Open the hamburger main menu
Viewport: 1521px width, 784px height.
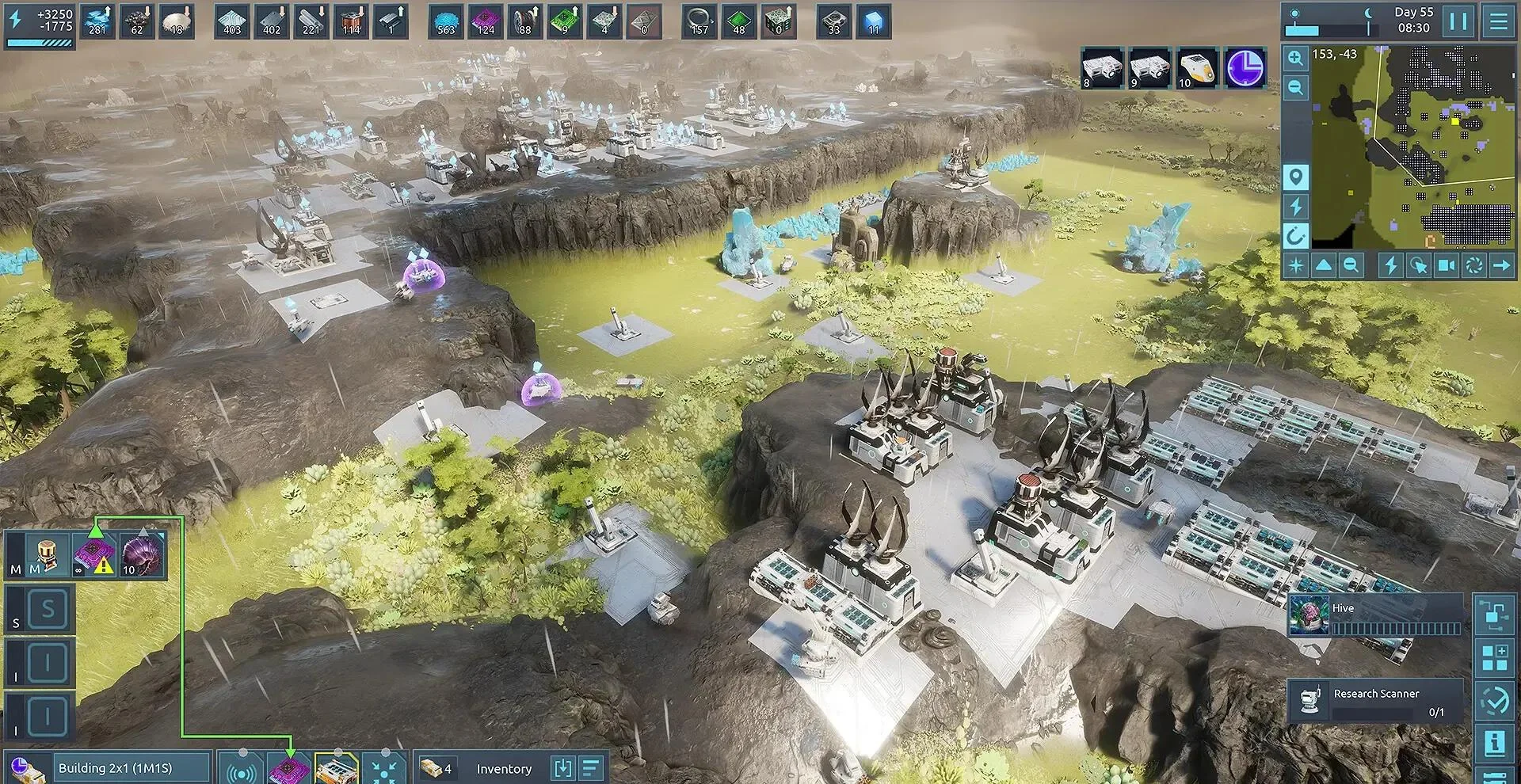click(x=1499, y=21)
